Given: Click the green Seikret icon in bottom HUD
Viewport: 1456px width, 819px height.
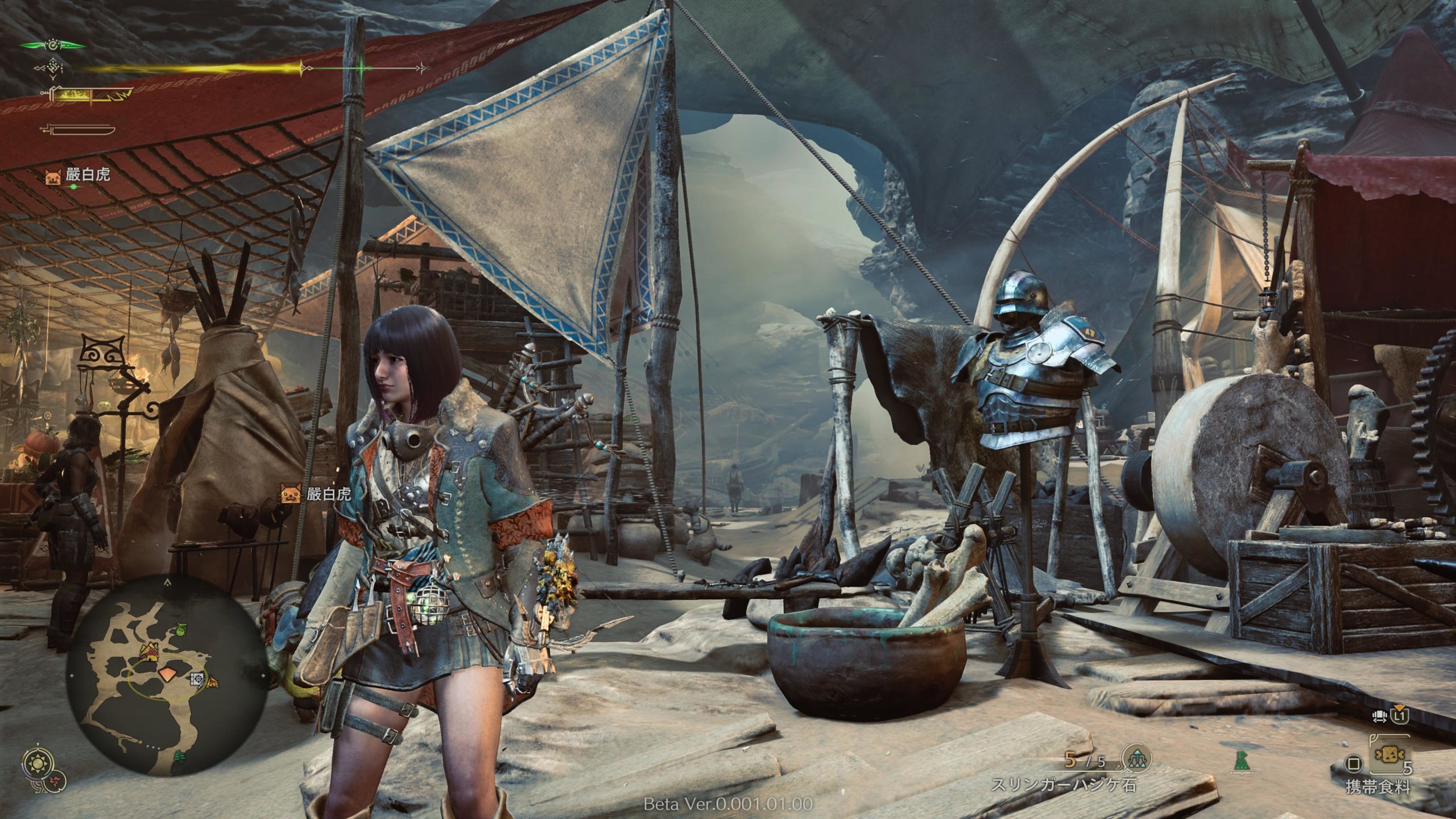Looking at the screenshot, I should (1241, 760).
